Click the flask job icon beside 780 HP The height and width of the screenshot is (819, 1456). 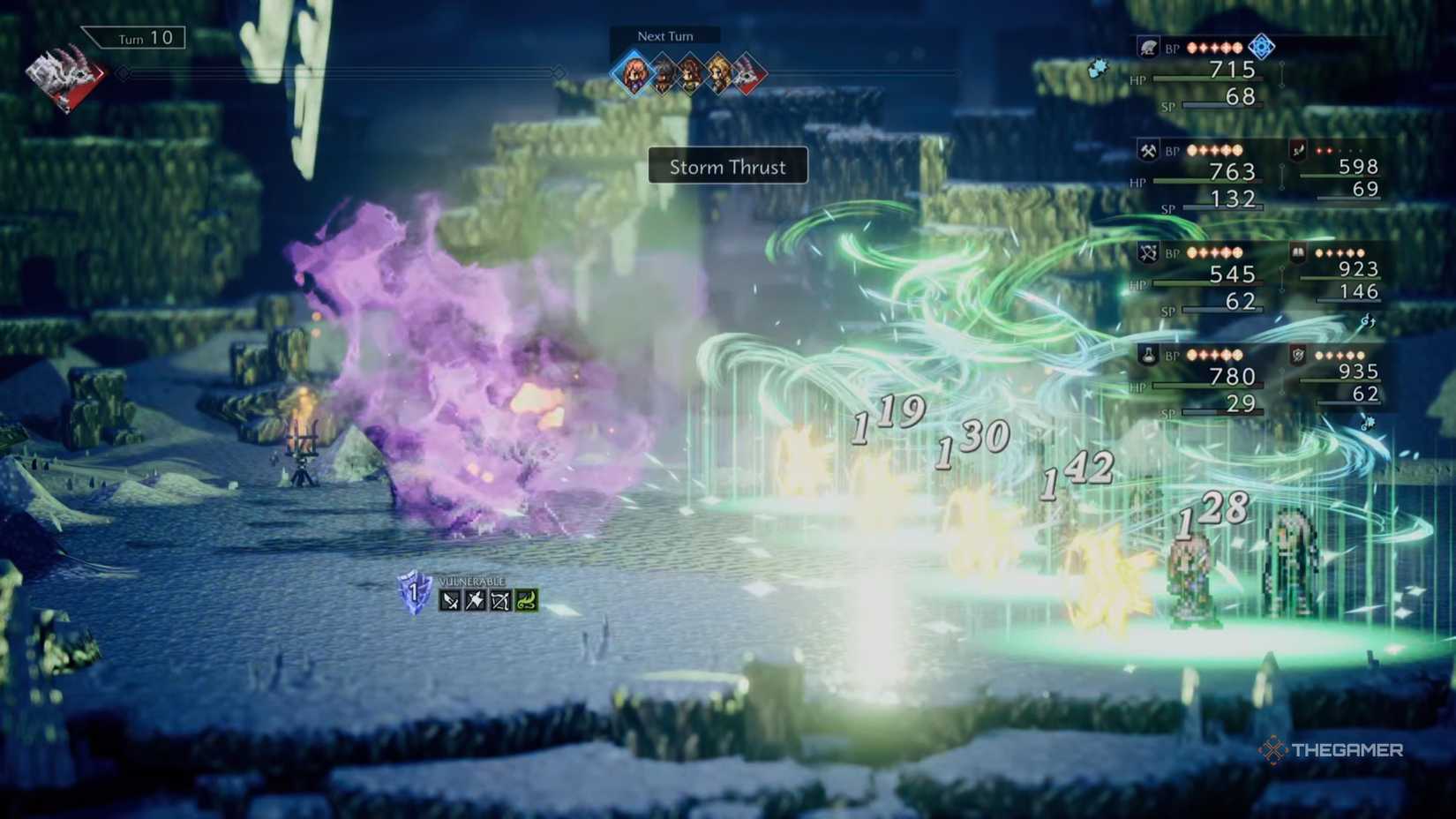coord(1149,355)
